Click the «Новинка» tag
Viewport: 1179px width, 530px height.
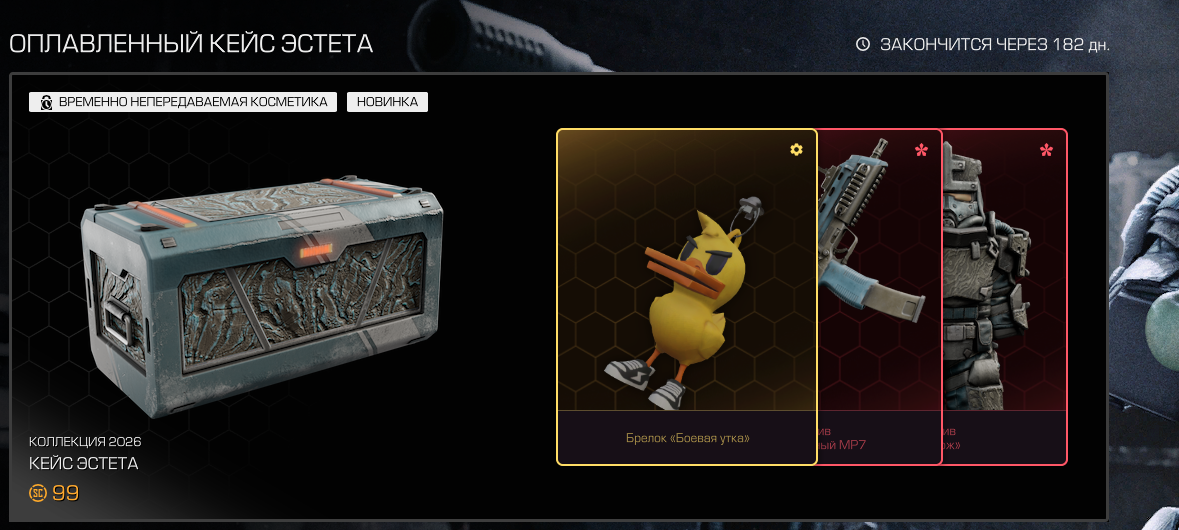(387, 102)
